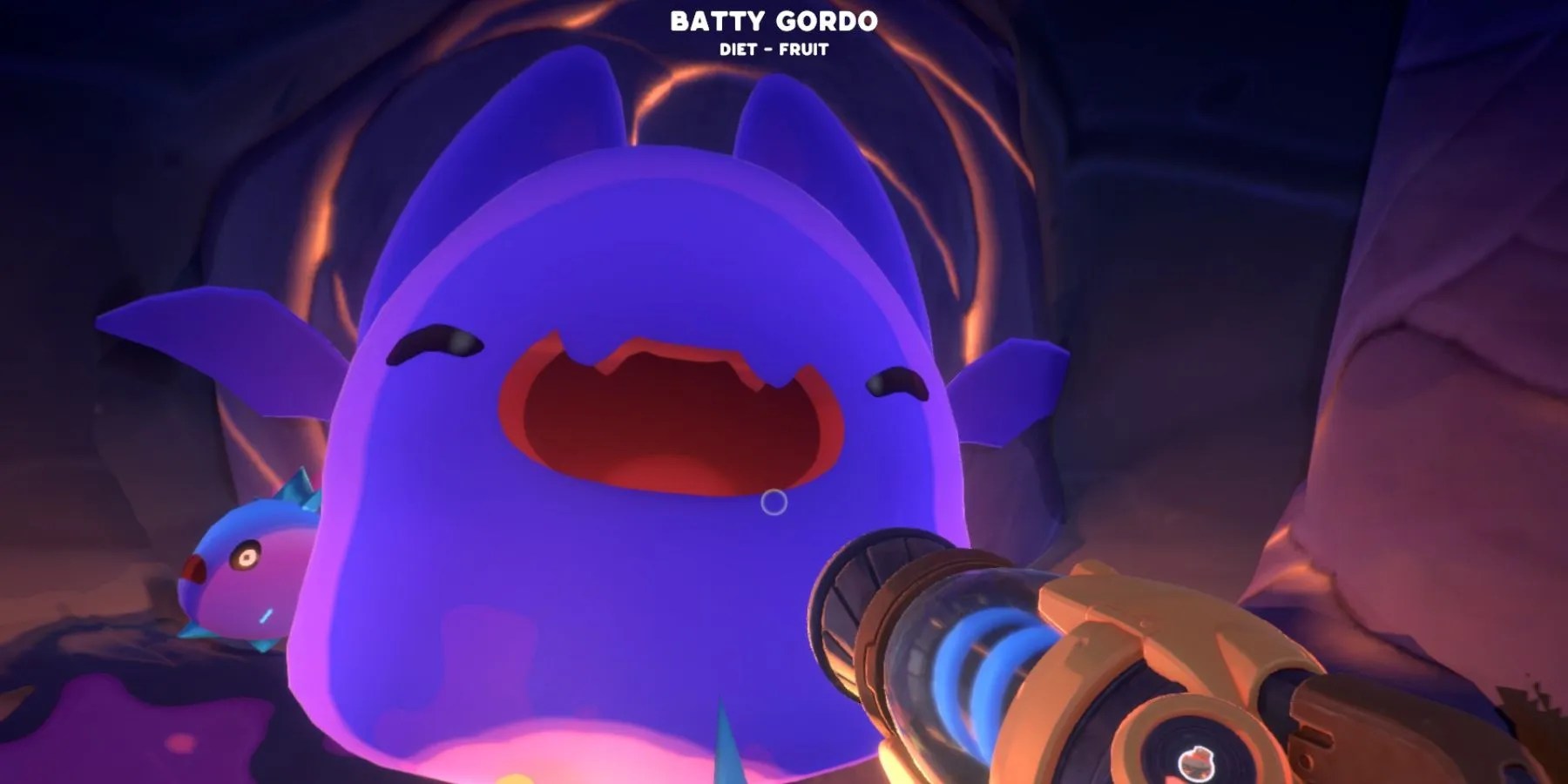The image size is (1568, 784).
Task: Click the pink slime's glowing eye
Action: tap(247, 557)
